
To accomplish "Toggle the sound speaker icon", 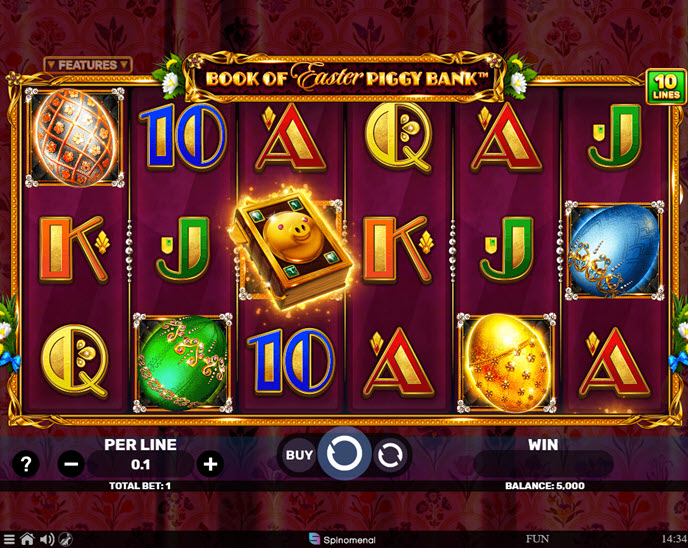I will click(x=45, y=540).
